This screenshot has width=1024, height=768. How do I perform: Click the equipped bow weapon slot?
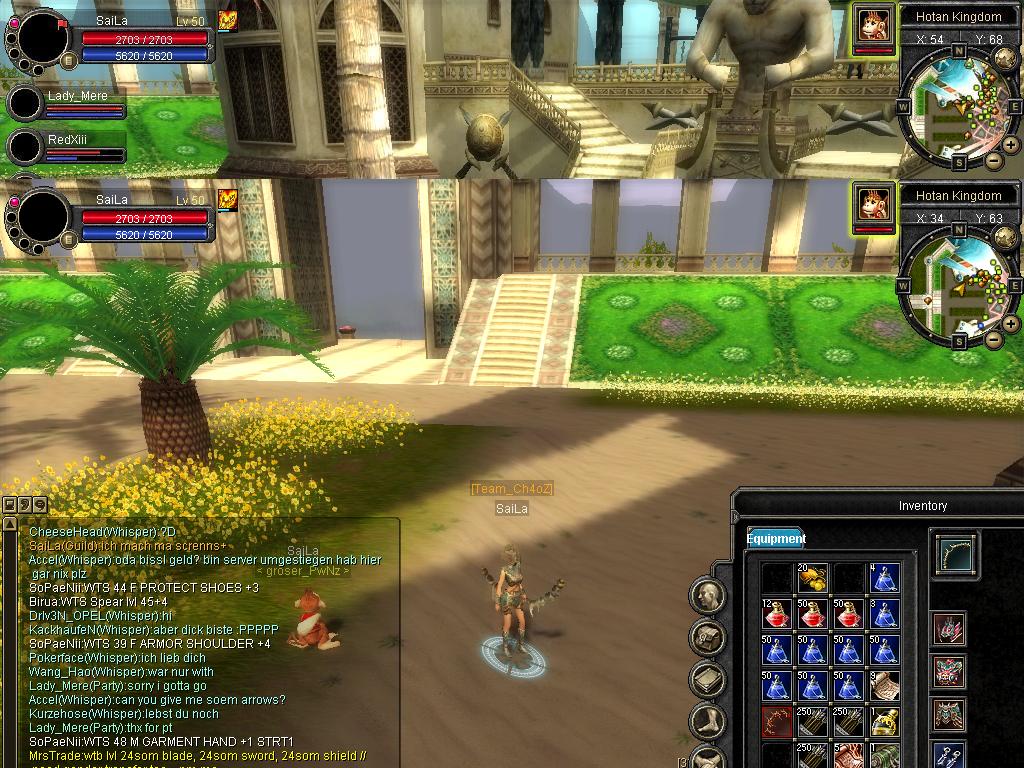pos(956,554)
